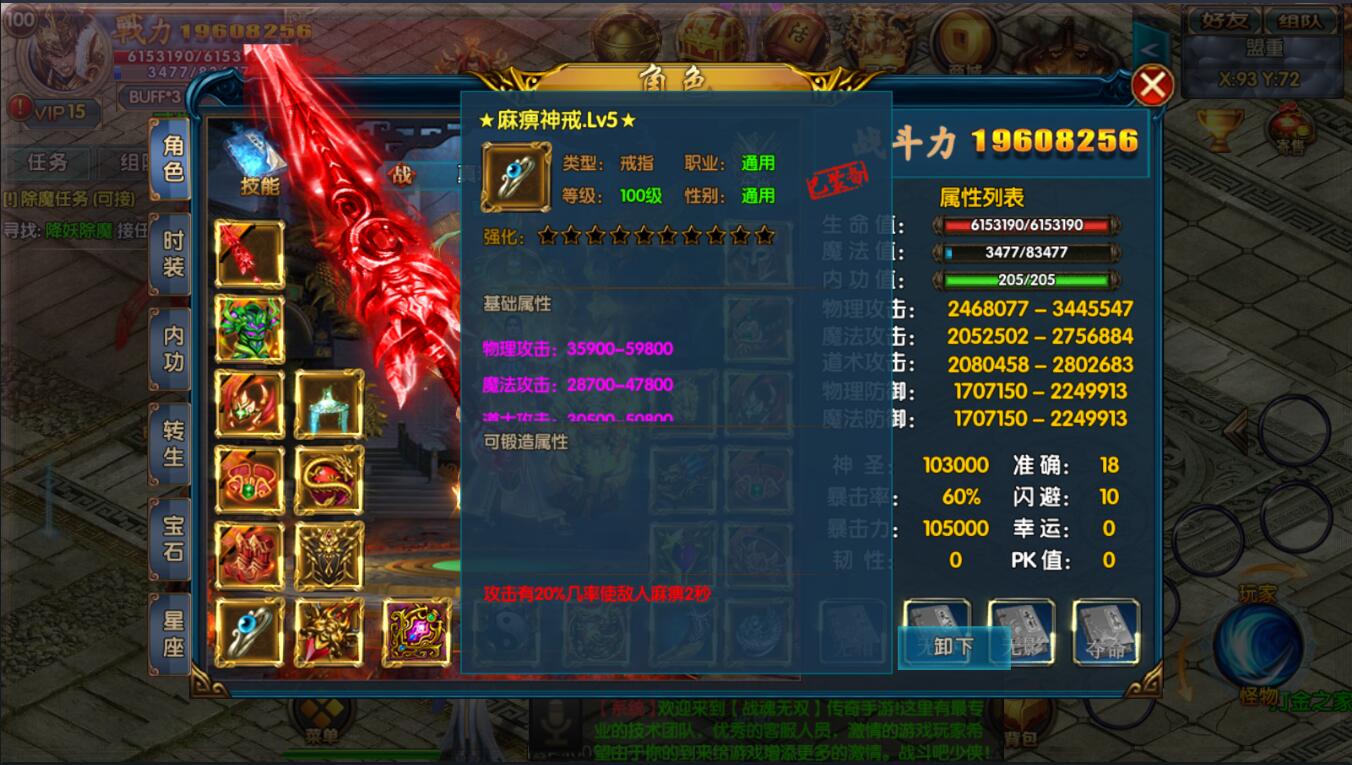The width and height of the screenshot is (1352, 765).
Task: Close the character panel with the red X
Action: (x=1152, y=86)
